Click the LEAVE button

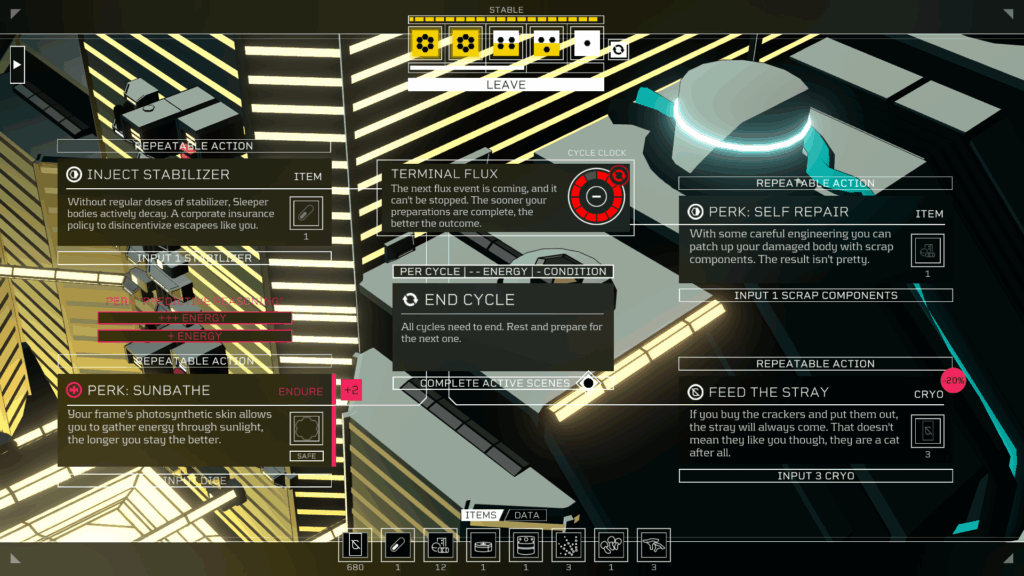coord(505,85)
